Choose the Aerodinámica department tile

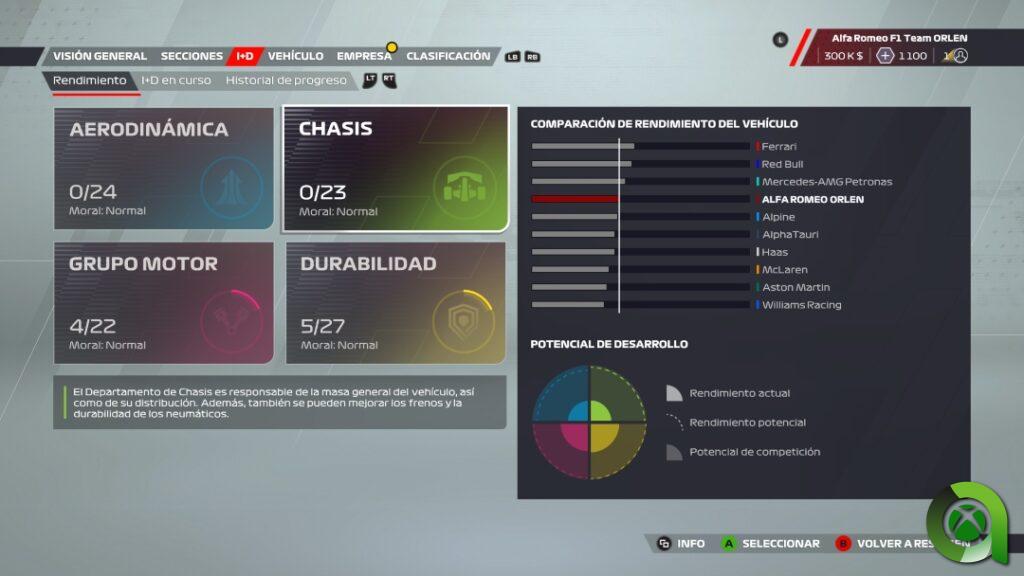(x=163, y=169)
